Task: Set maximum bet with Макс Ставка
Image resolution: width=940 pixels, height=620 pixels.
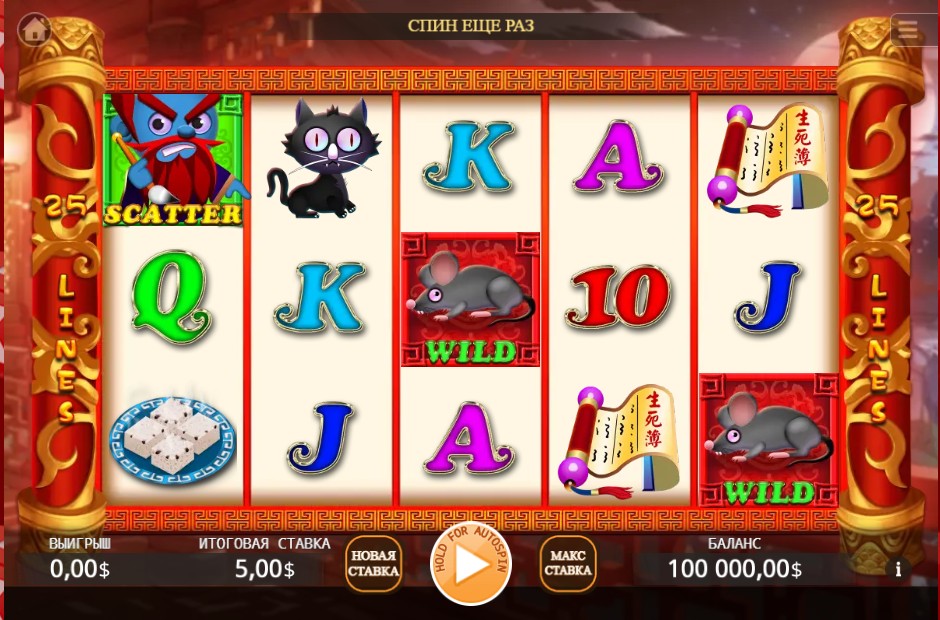Action: [x=567, y=564]
